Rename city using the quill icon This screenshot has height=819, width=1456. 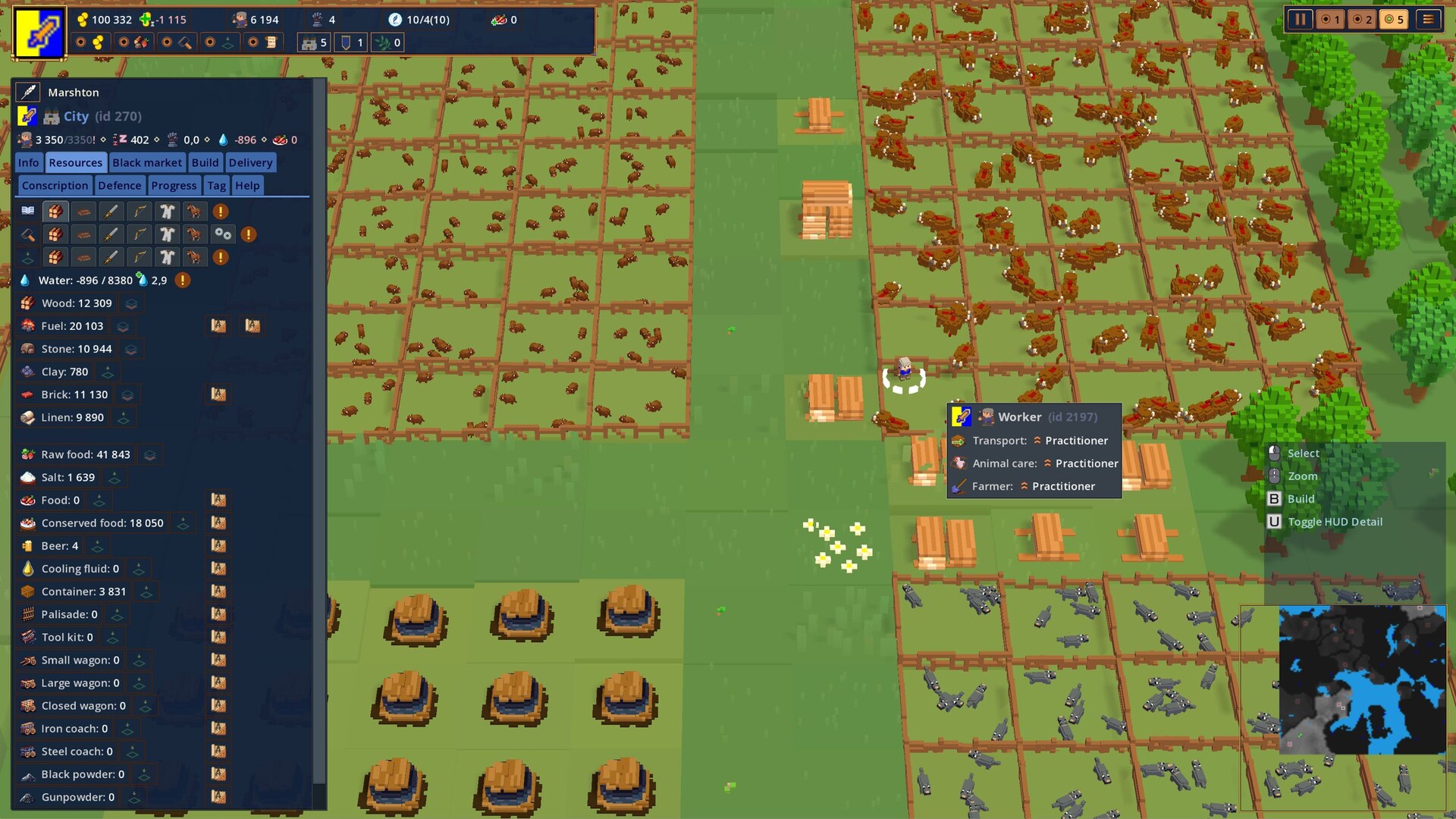pos(28,93)
